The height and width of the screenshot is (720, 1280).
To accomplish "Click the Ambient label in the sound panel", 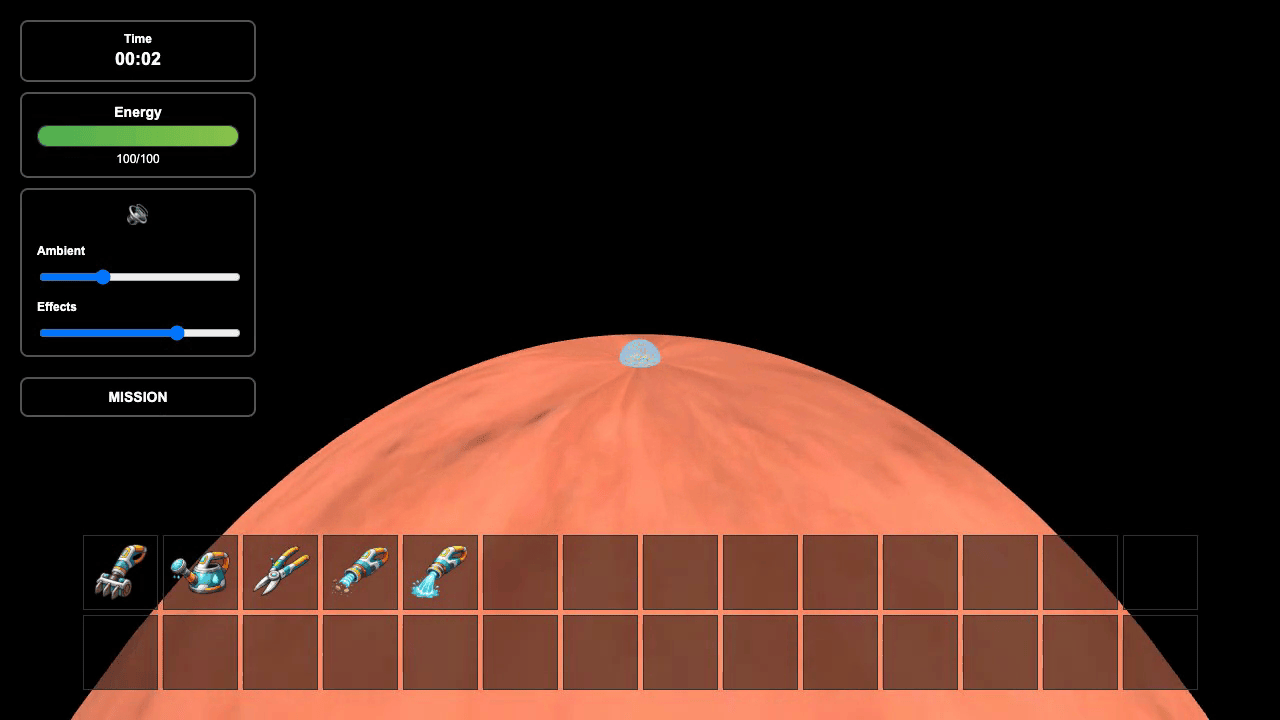I will tap(61, 251).
